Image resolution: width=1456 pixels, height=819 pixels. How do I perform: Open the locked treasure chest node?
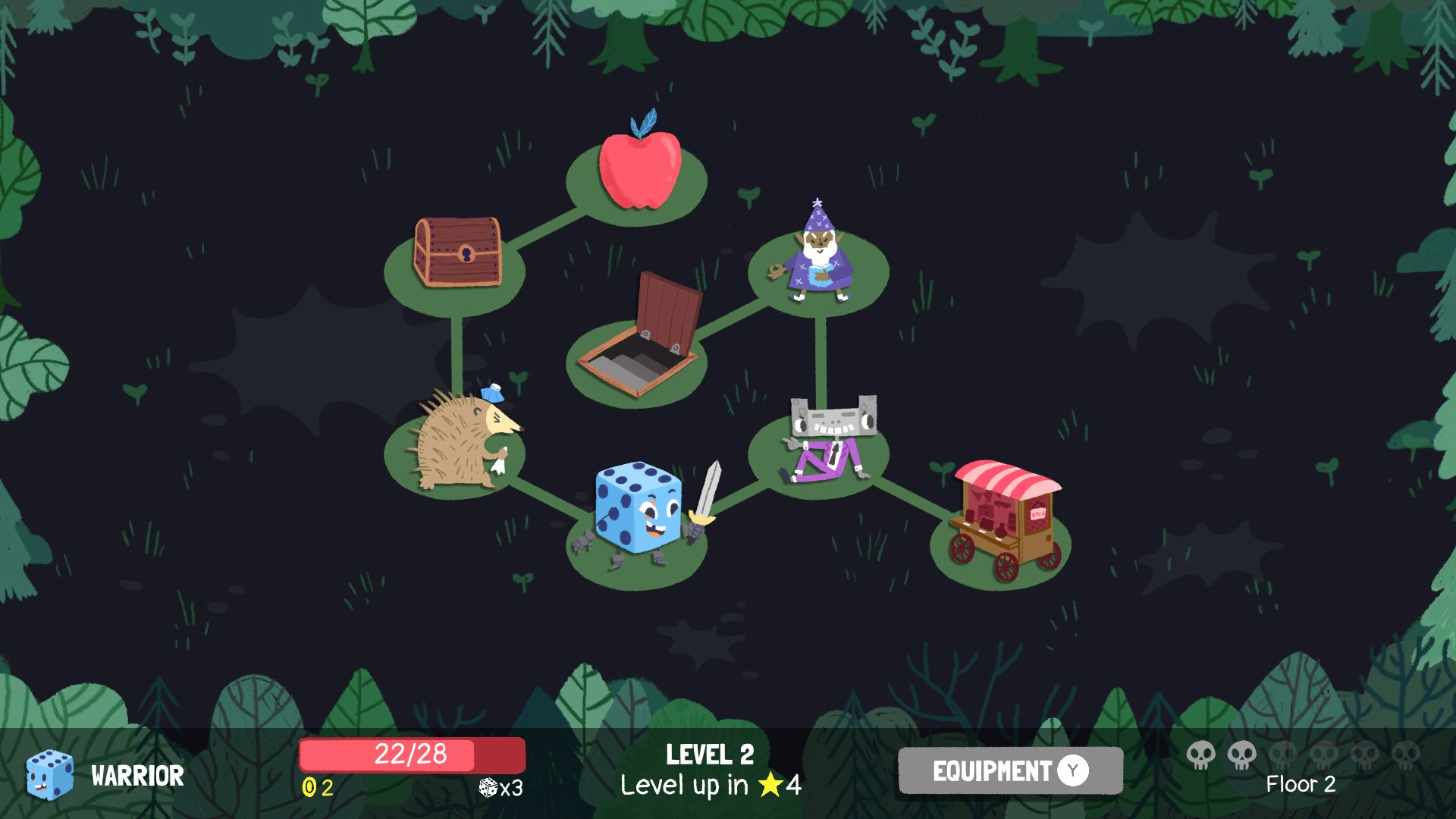click(x=459, y=250)
